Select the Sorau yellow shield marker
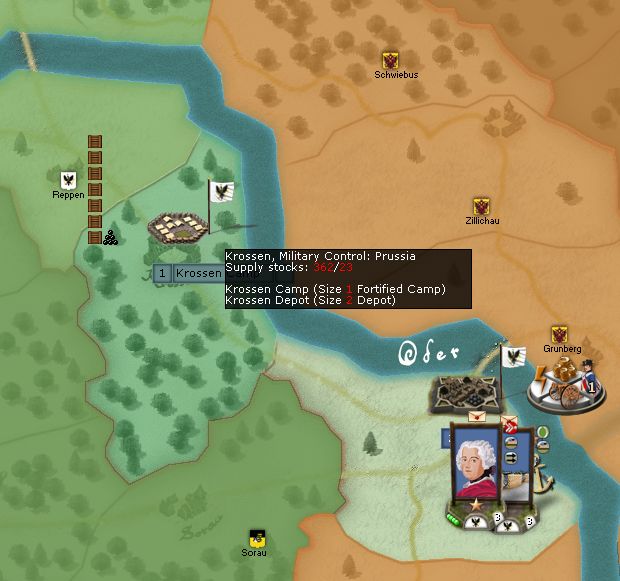Image resolution: width=620 pixels, height=581 pixels. click(256, 537)
